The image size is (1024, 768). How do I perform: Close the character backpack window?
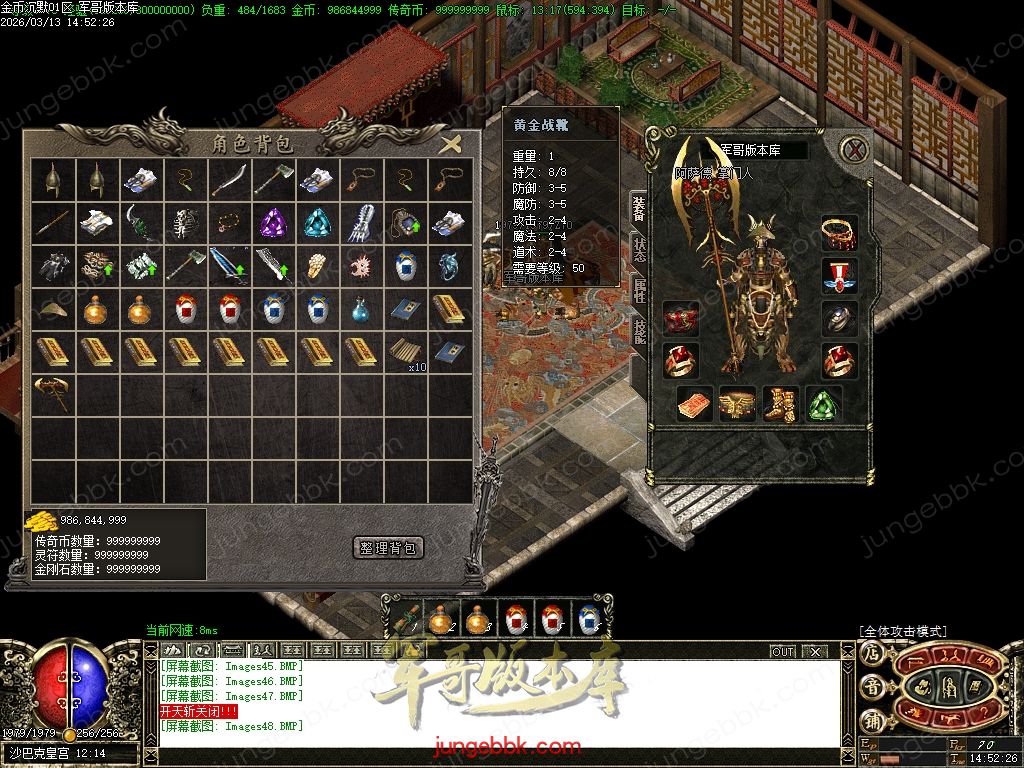[x=452, y=143]
